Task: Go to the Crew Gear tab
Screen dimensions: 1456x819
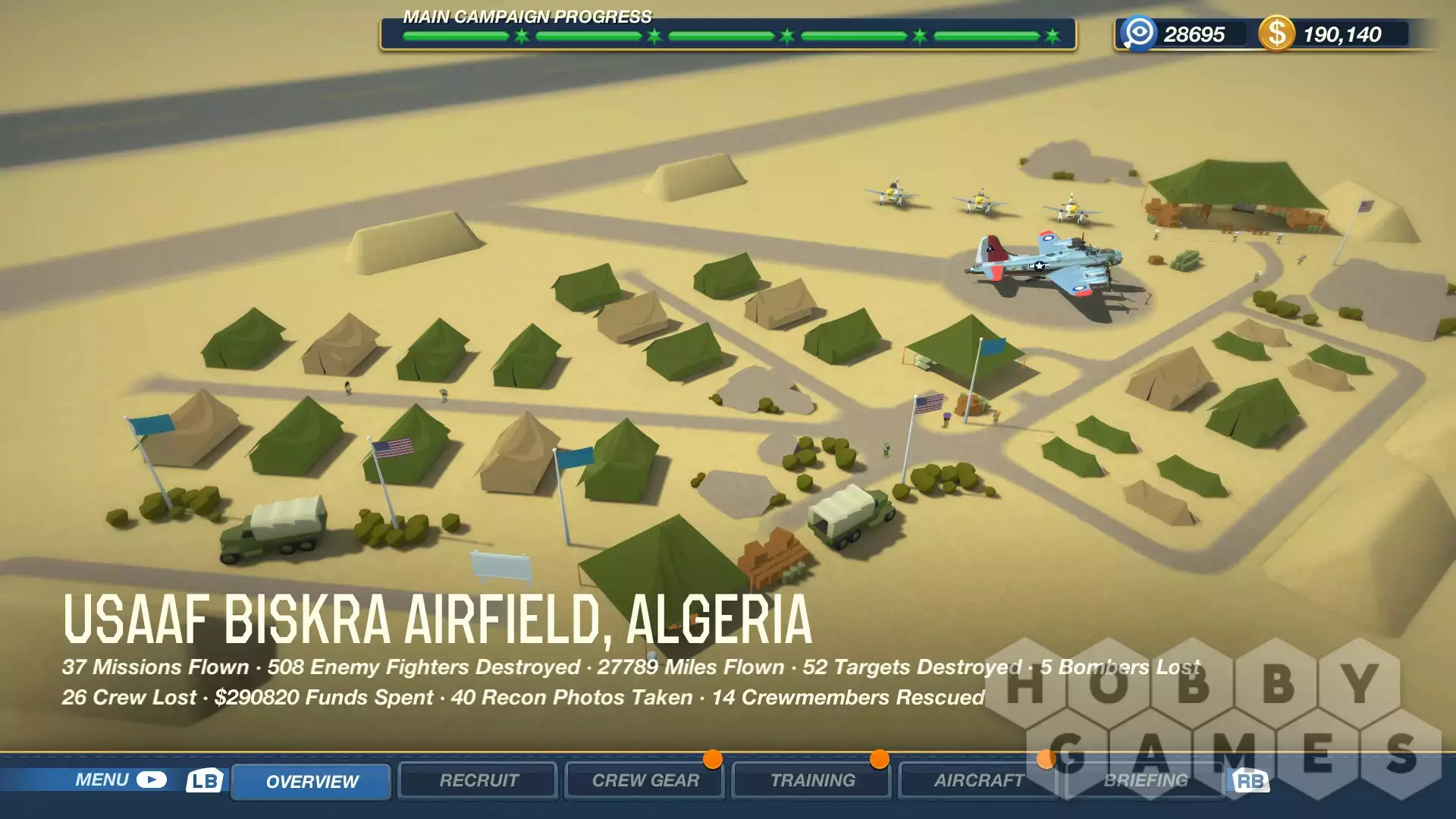Action: coord(645,780)
